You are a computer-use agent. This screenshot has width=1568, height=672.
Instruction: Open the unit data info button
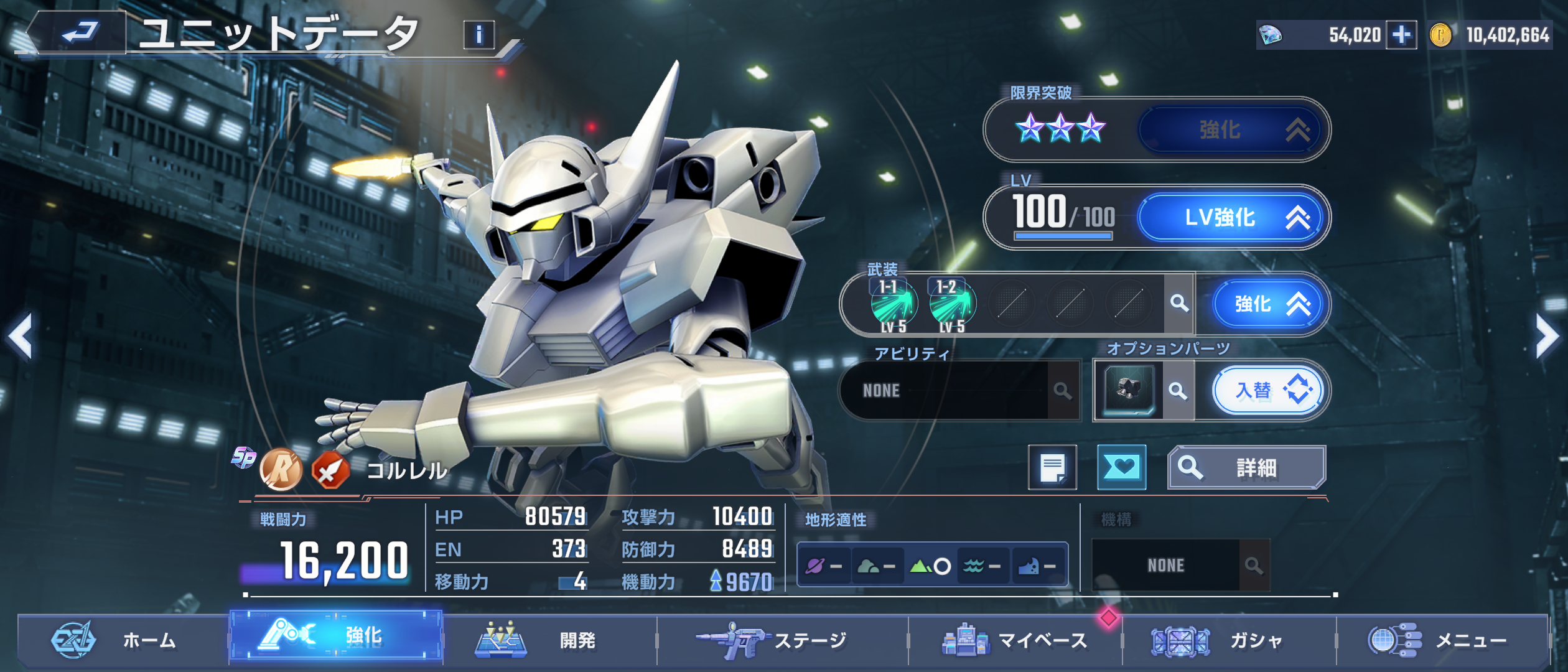478,34
